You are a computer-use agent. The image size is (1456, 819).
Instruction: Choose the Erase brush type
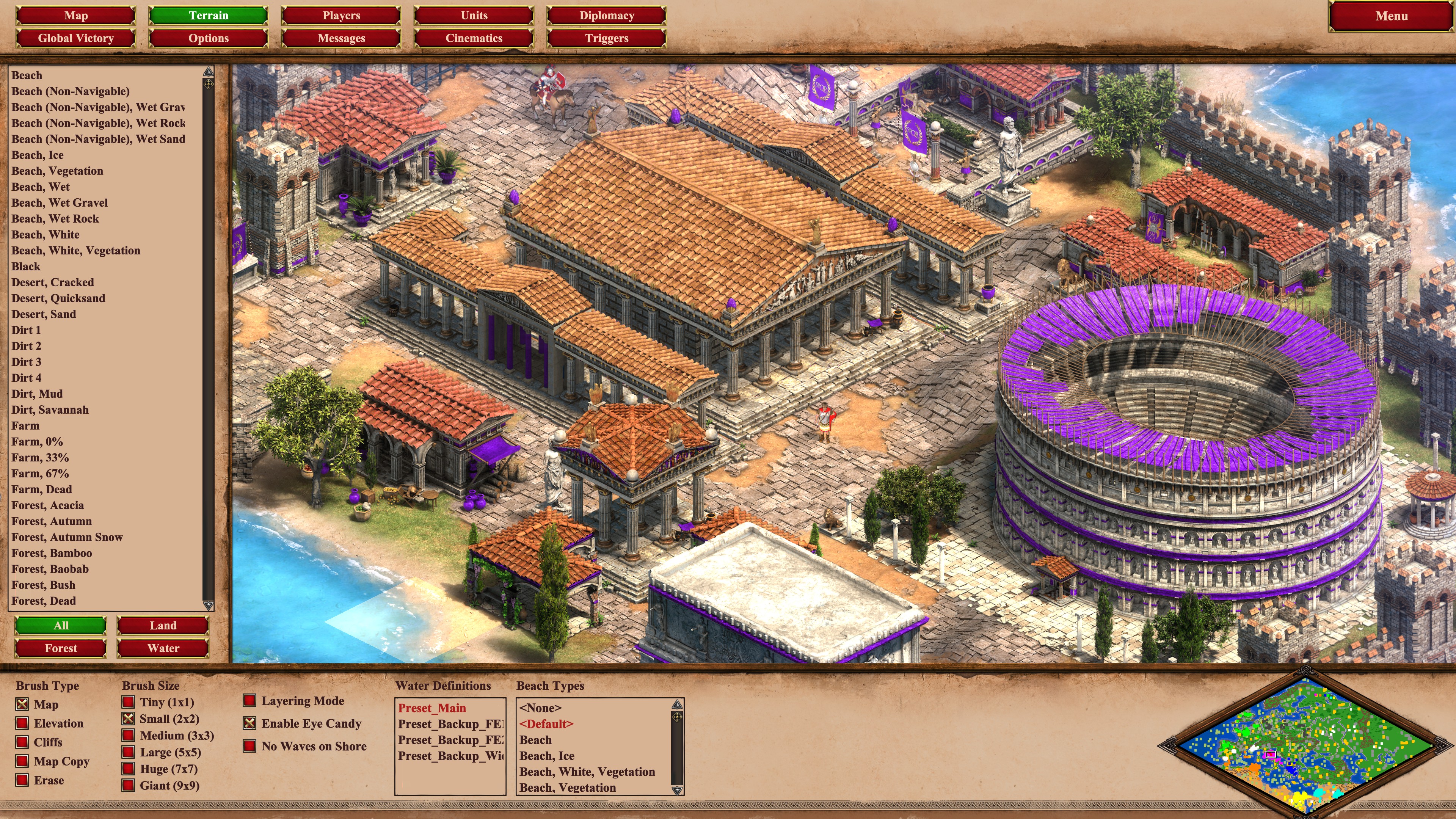click(x=23, y=781)
